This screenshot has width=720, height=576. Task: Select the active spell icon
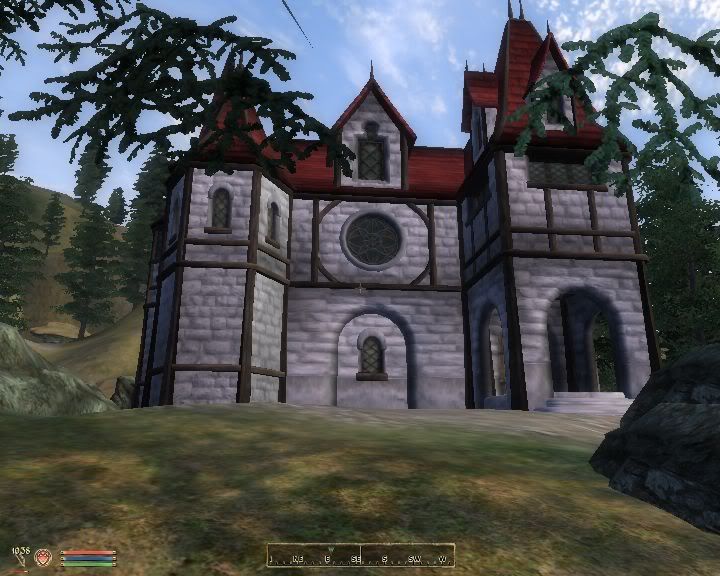(x=44, y=556)
